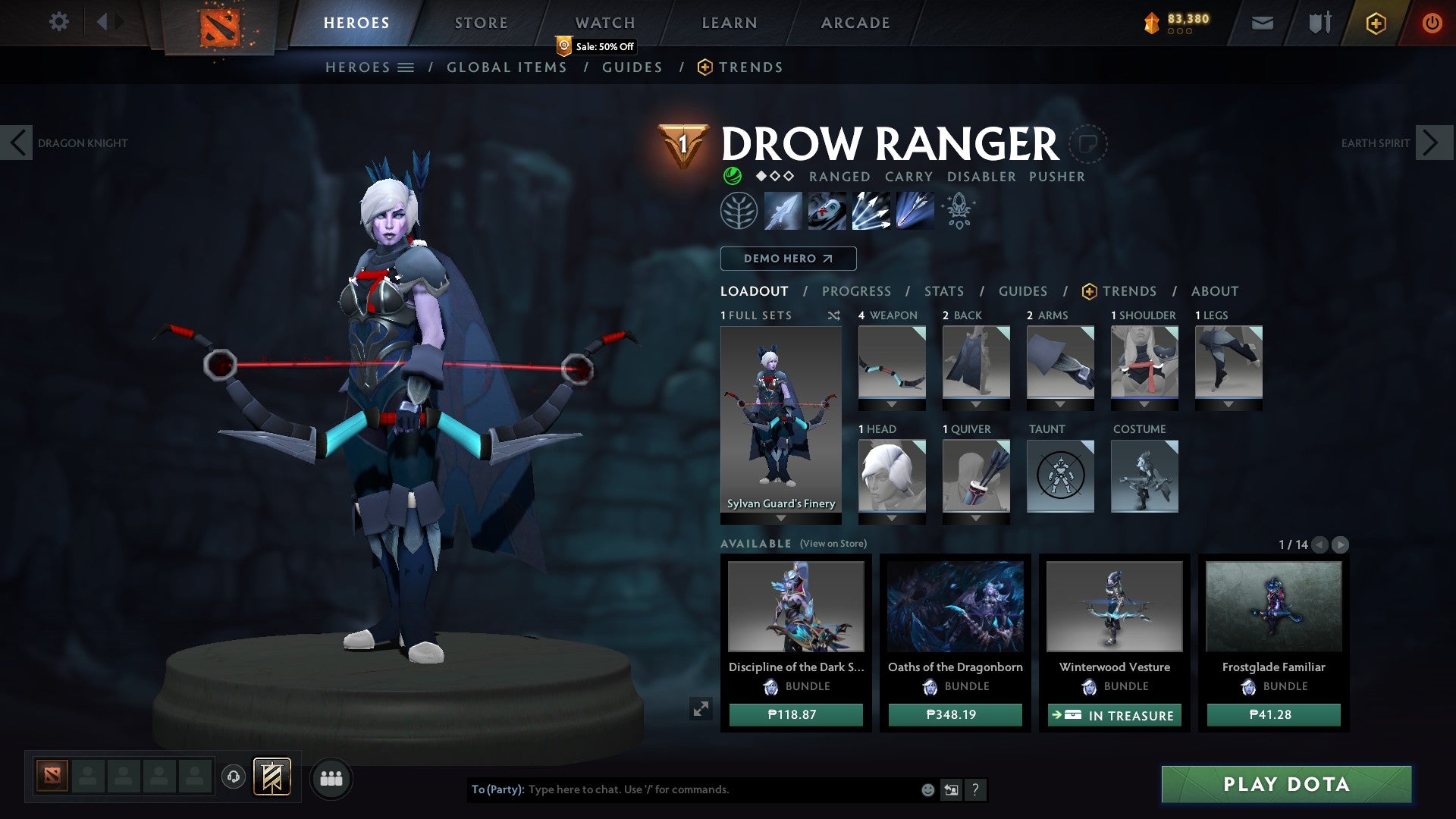Click the shuffle icon beside Full Sets

coord(834,315)
